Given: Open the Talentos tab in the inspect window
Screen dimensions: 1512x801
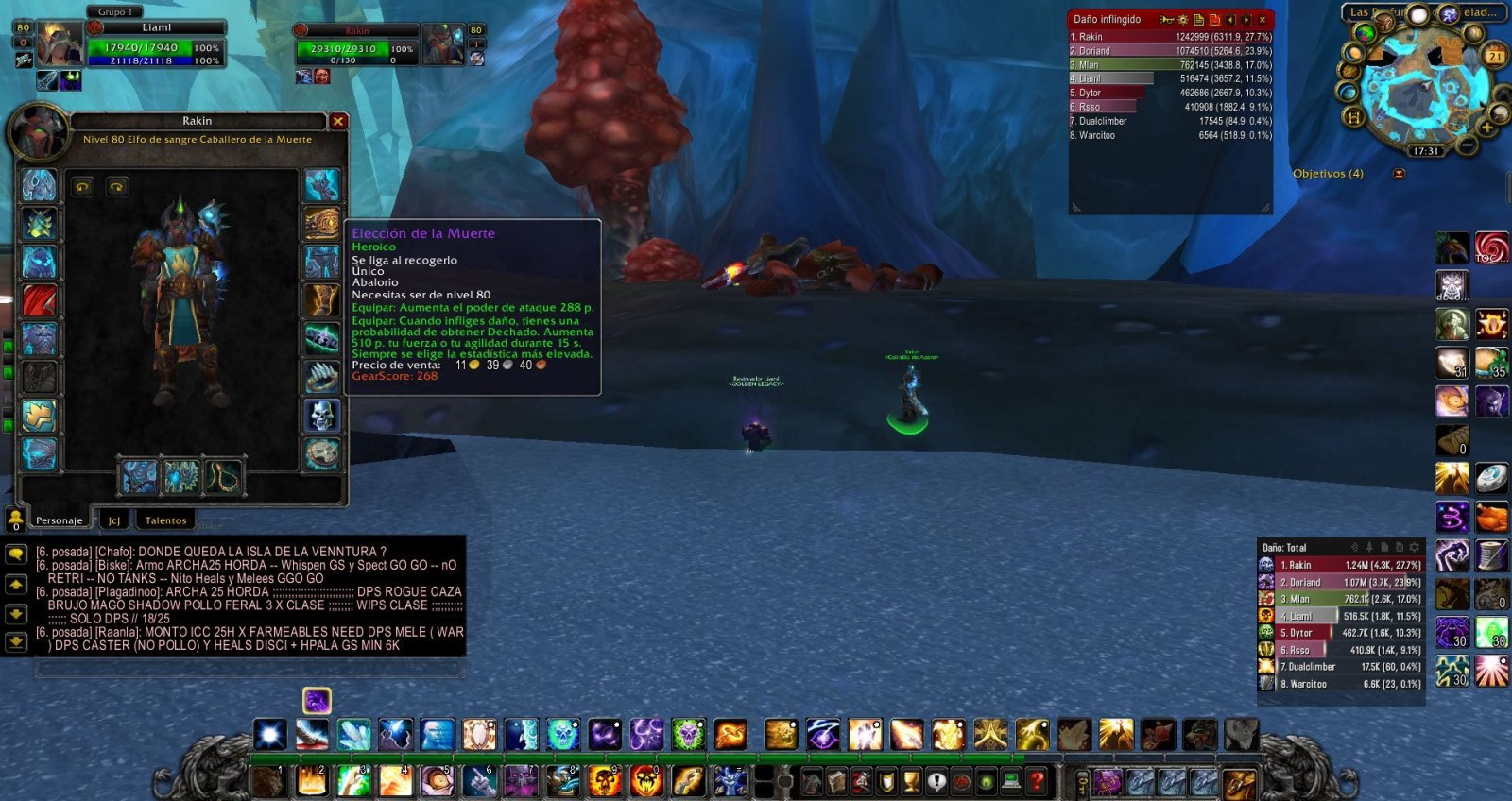Looking at the screenshot, I should (x=166, y=520).
